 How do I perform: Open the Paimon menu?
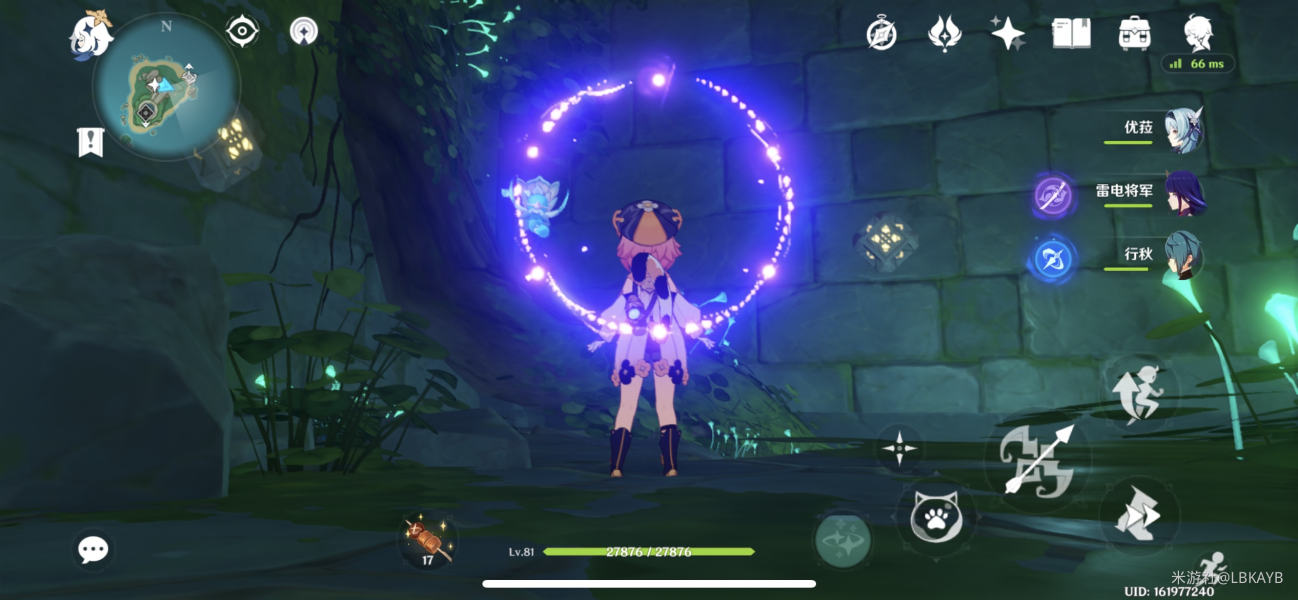click(89, 33)
